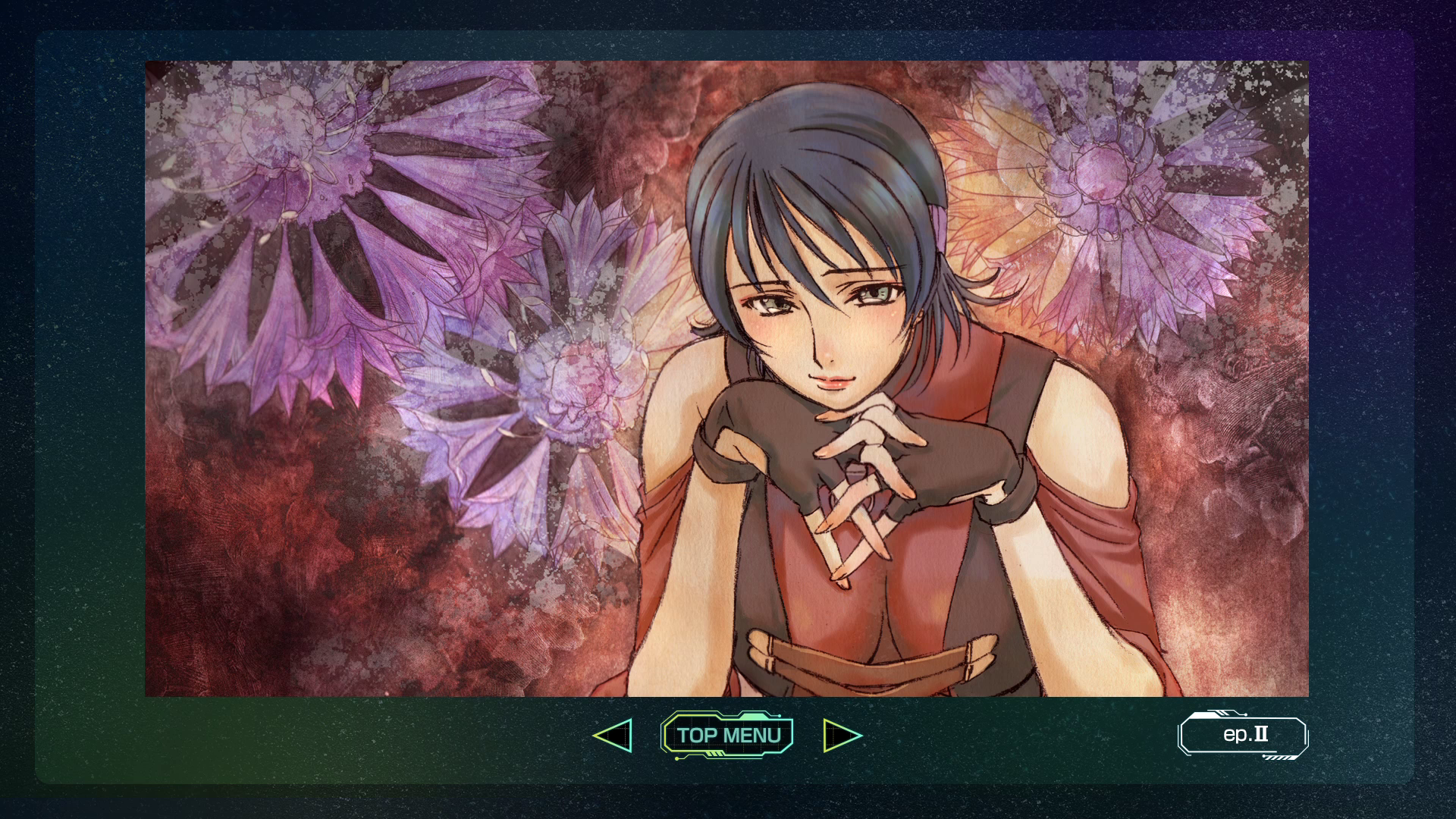This screenshot has height=819, width=1456.
Task: Return to the TOP MENU
Action: [x=727, y=735]
